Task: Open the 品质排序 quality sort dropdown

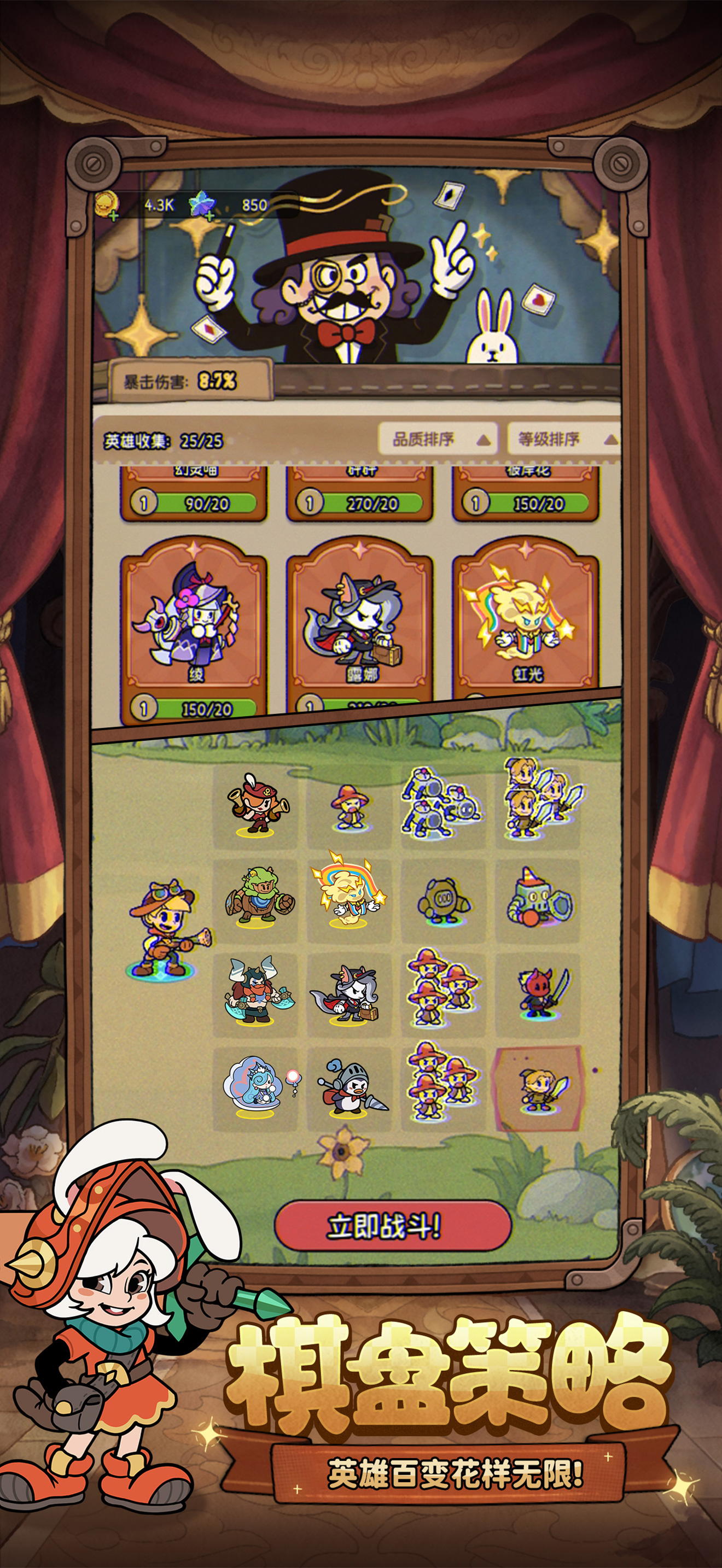Action: click(438, 439)
